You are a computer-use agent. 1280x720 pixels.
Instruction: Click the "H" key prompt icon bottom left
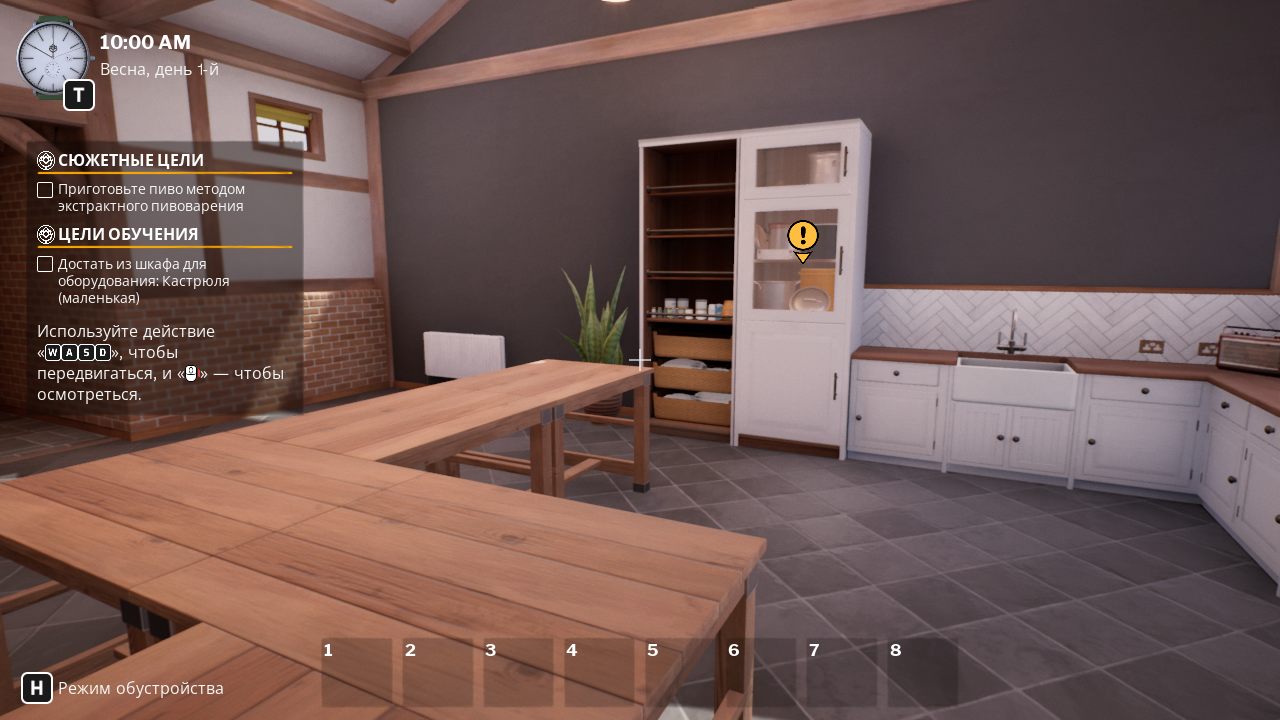[37, 687]
